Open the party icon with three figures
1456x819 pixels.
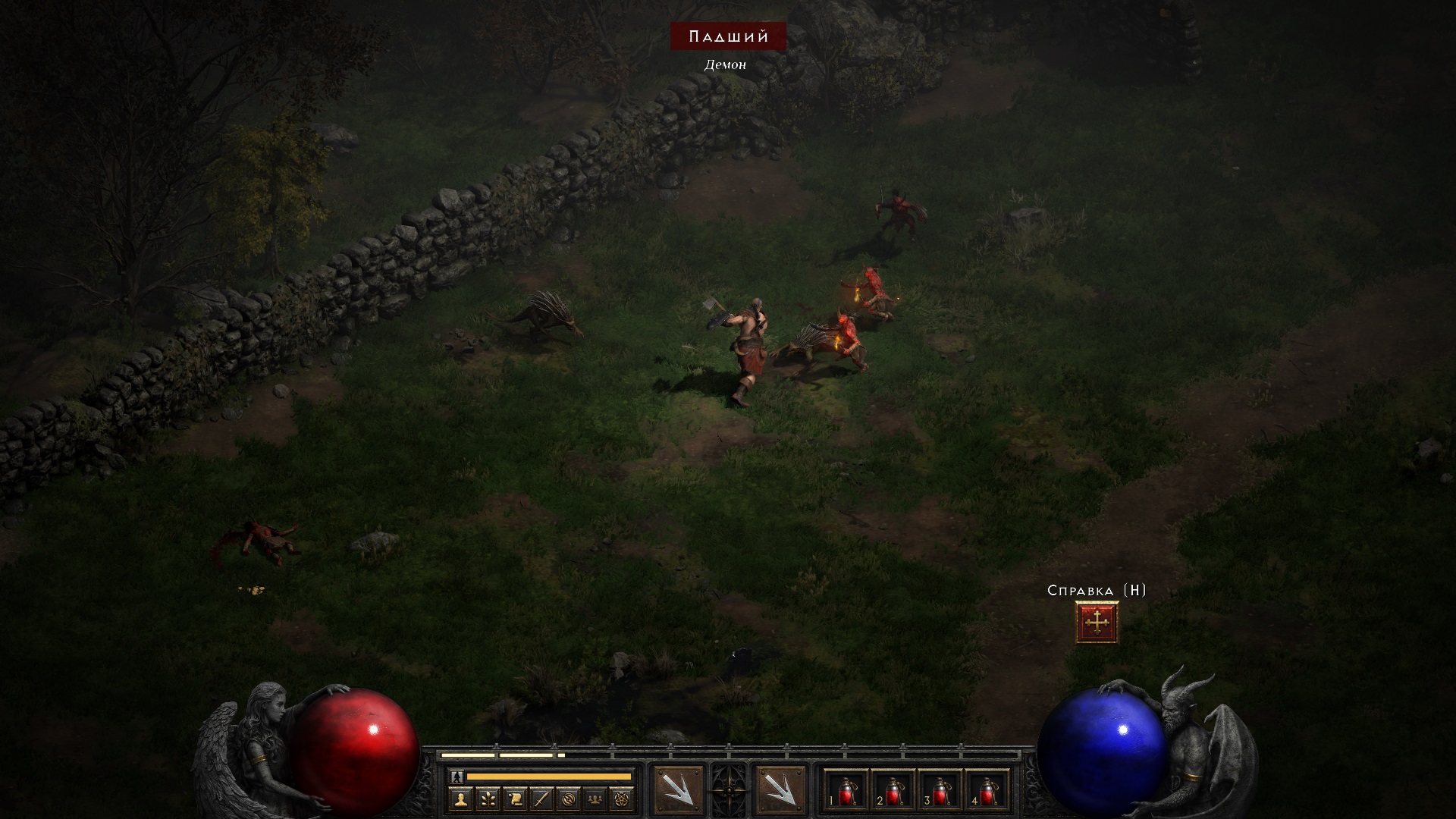pos(596,799)
